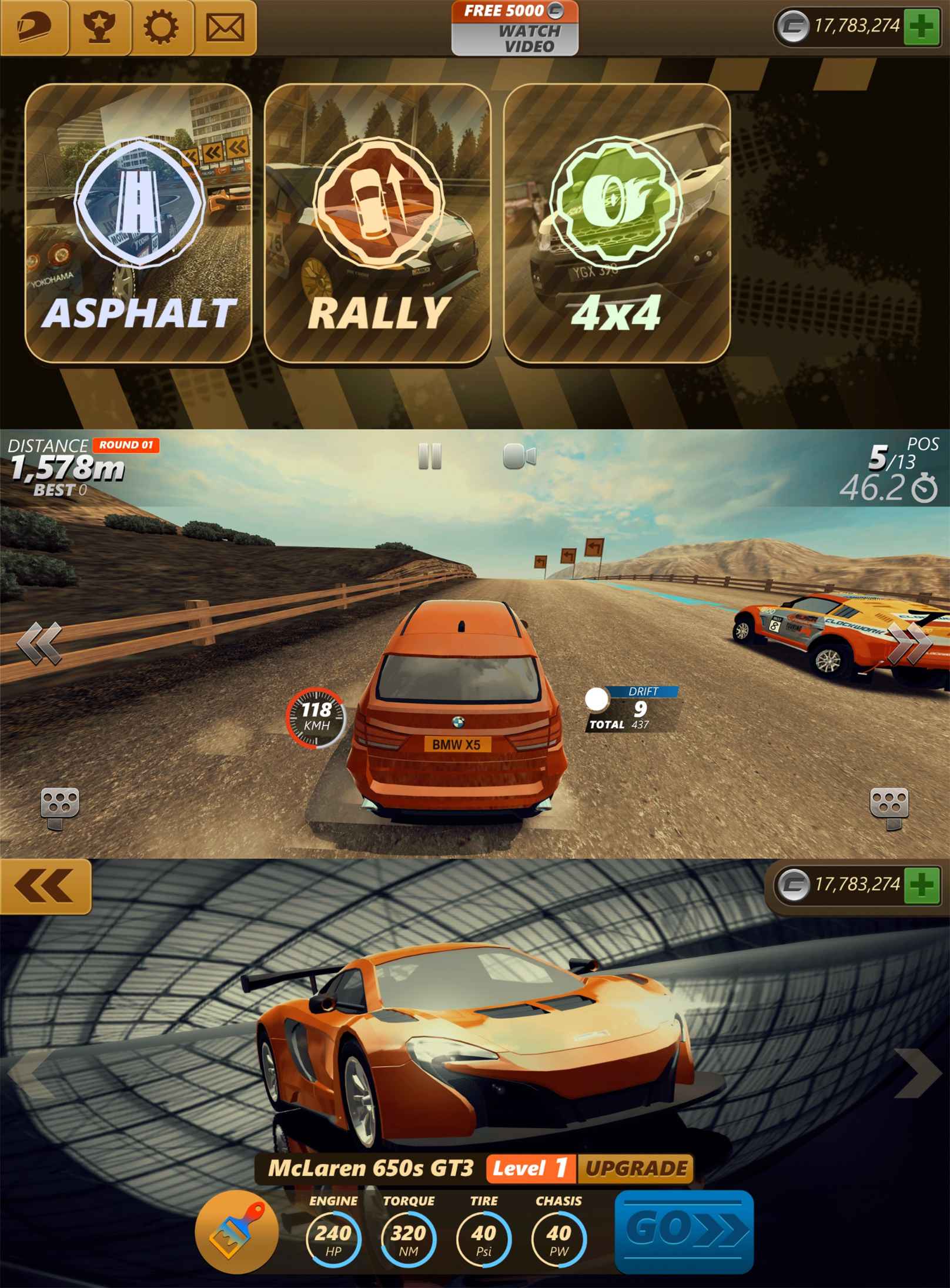Select the Asphalt race mode

click(139, 223)
